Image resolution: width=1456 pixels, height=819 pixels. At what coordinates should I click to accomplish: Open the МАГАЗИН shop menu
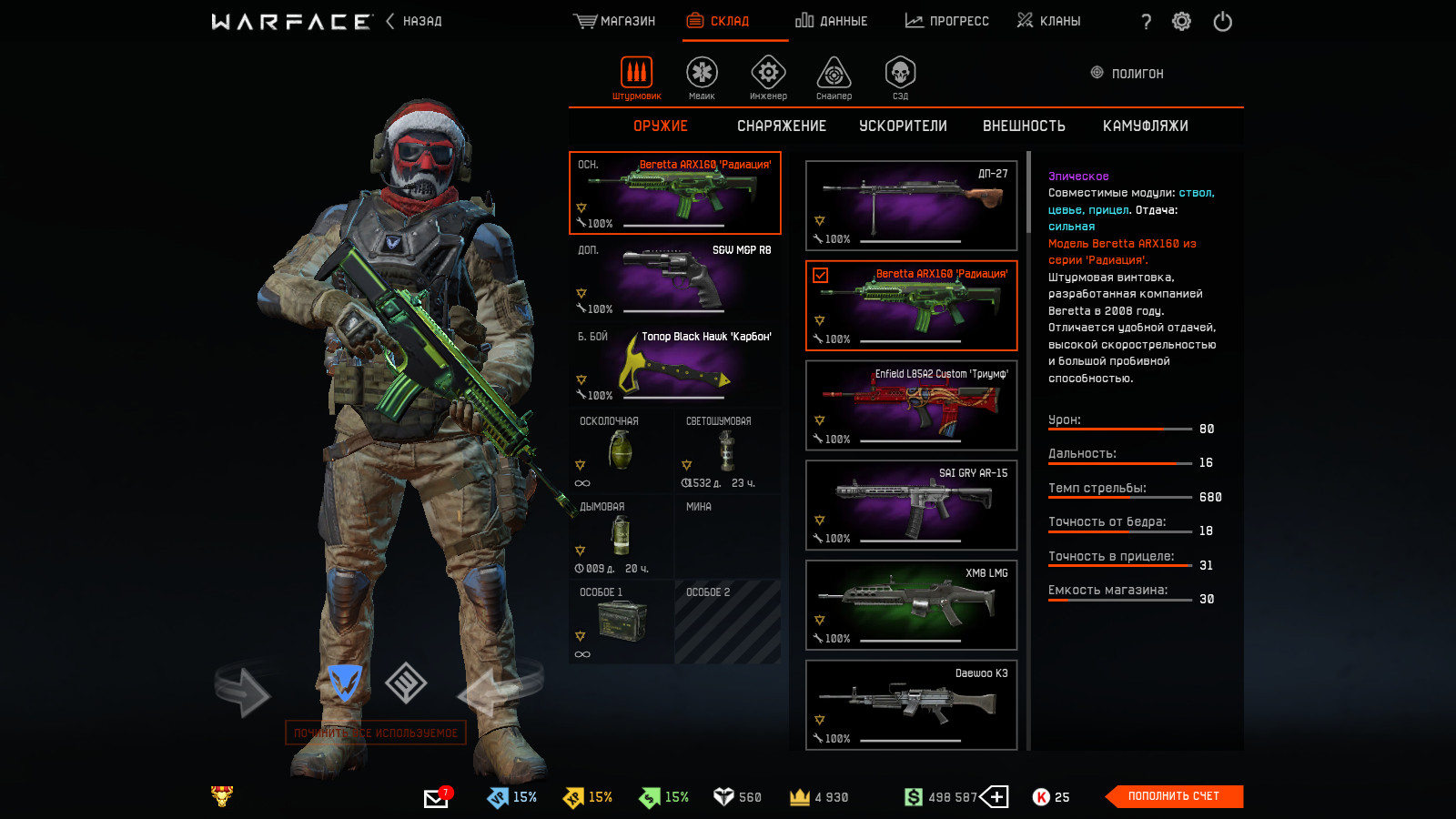(615, 21)
